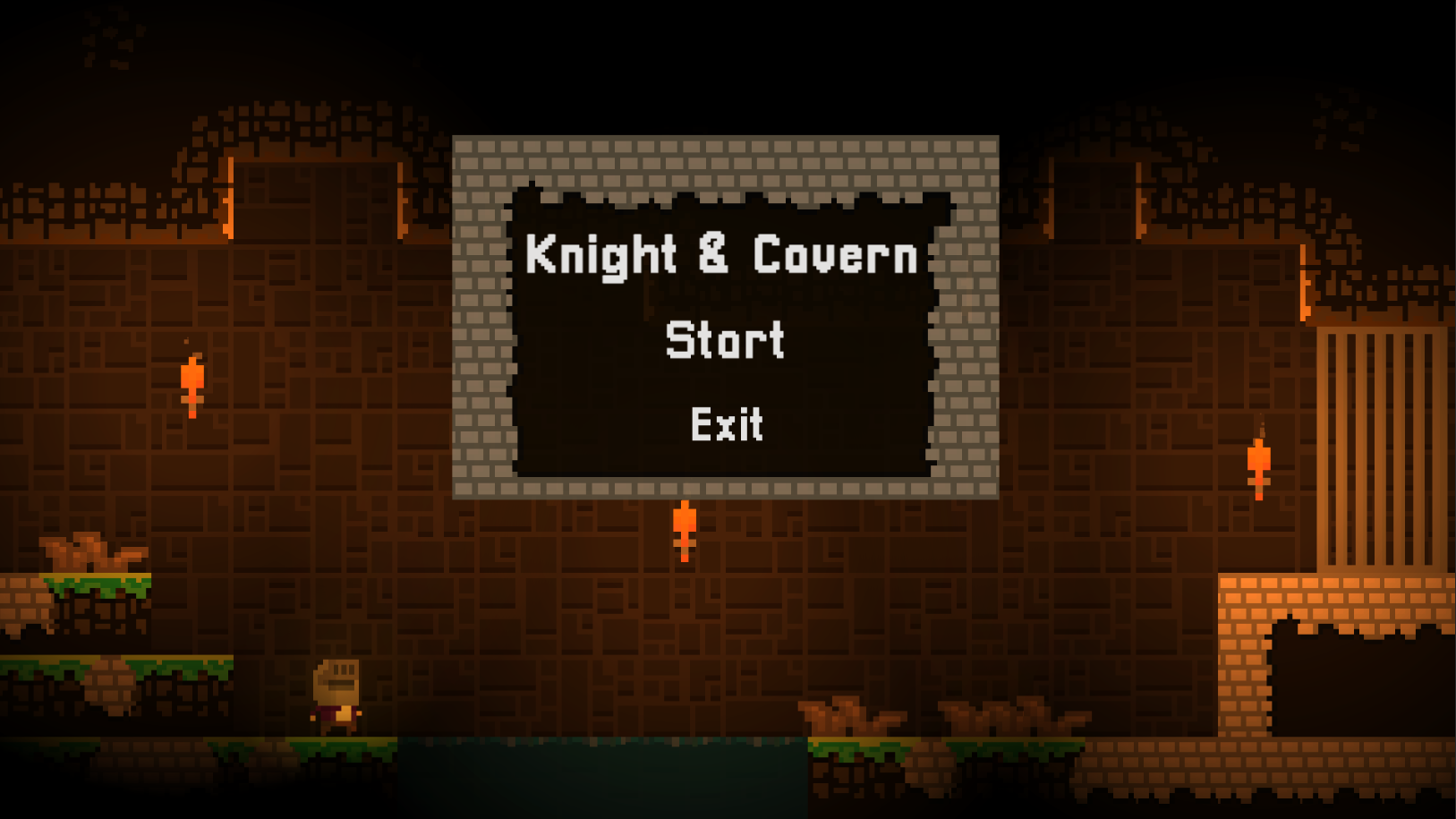Click the Exit button
1456x819 pixels.
(x=726, y=425)
